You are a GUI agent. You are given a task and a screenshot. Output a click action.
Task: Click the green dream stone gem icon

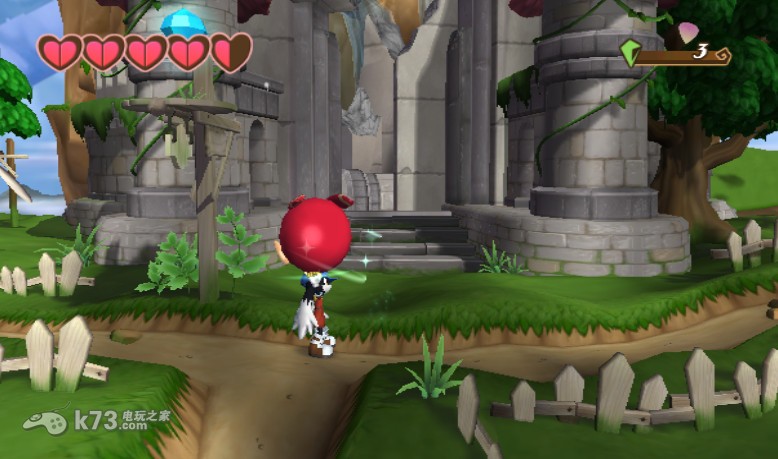point(630,53)
